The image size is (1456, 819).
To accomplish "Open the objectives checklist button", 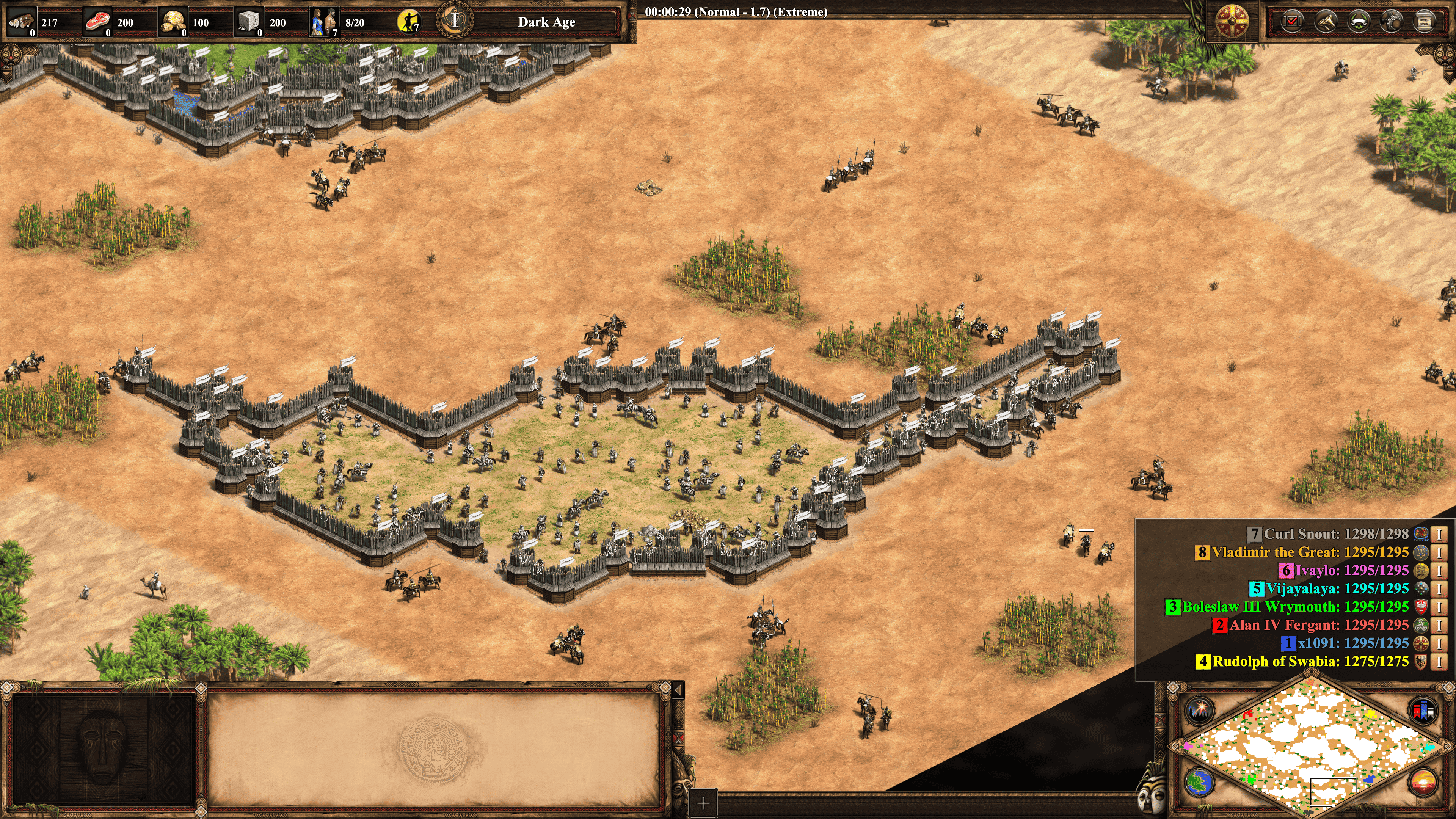I will tap(1292, 22).
